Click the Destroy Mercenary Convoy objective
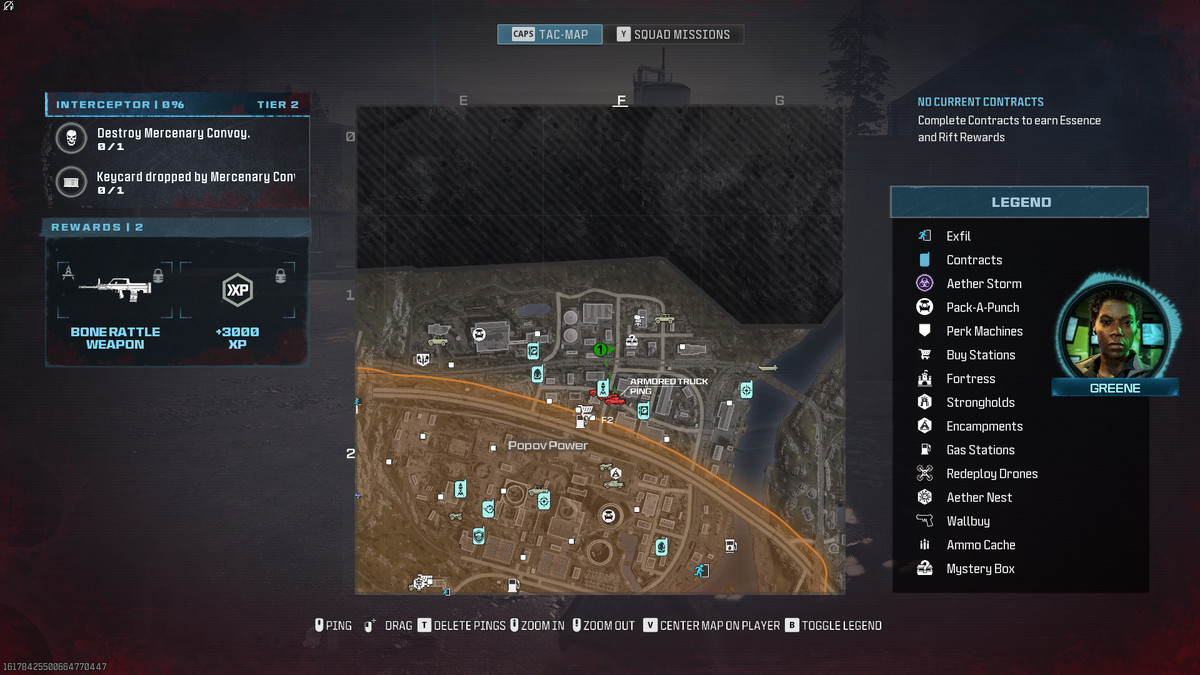Viewport: 1200px width, 675px height. pos(173,138)
